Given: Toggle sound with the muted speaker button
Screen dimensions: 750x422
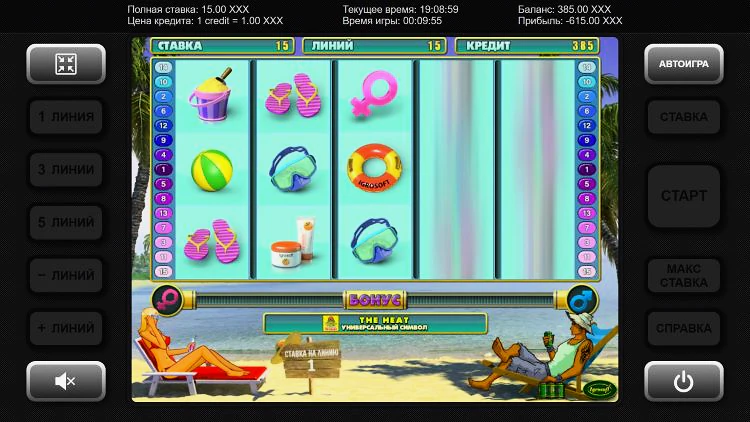Looking at the screenshot, I should tap(66, 380).
